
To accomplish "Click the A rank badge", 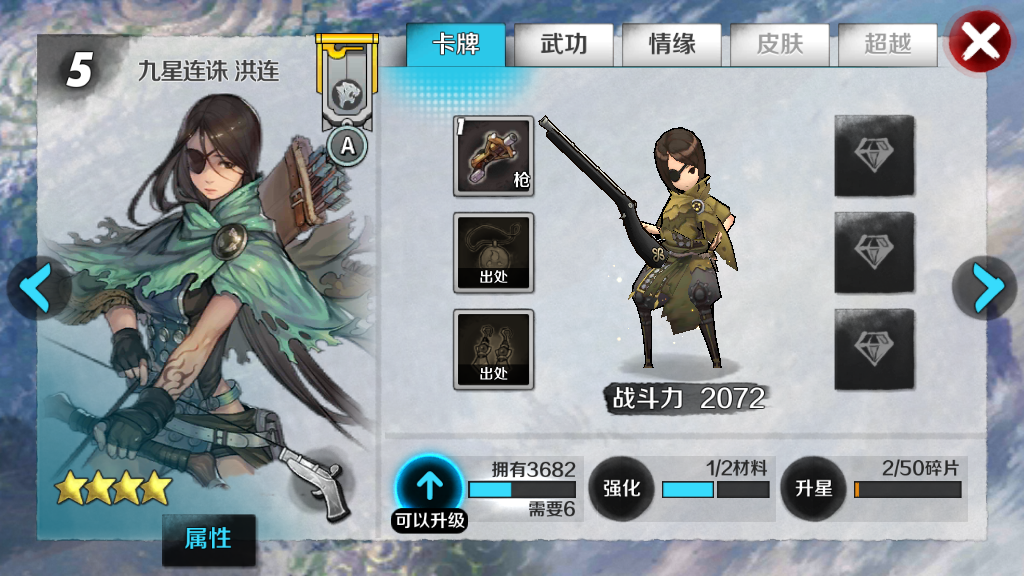I will [347, 146].
